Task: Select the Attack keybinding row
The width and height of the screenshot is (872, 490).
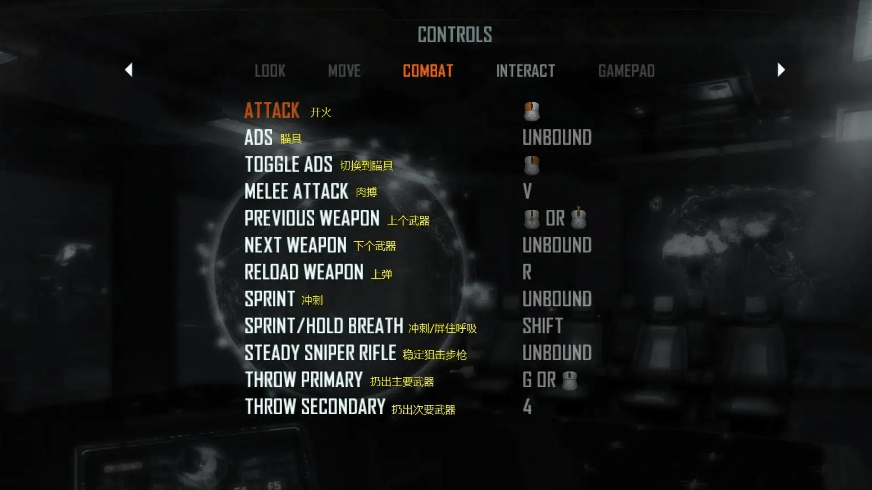Action: pyautogui.click(x=272, y=111)
